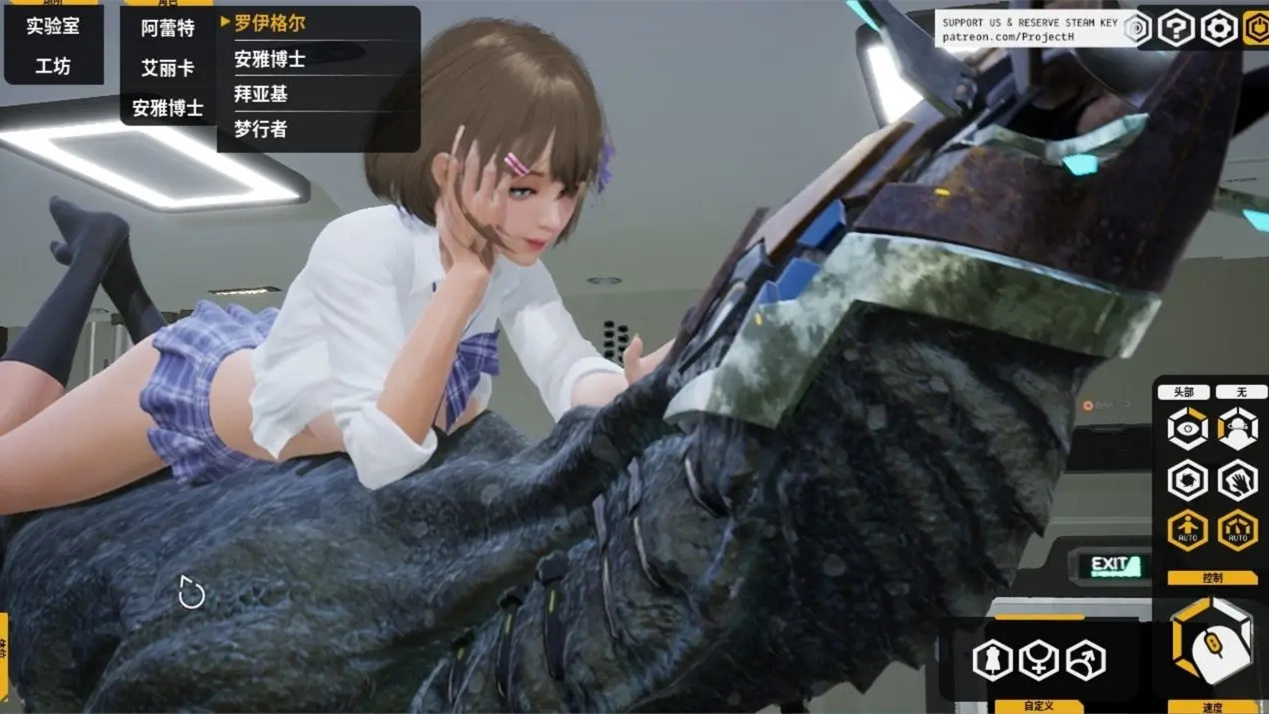1269x714 pixels.
Task: Click the mouse speed control hexagon
Action: [1212, 642]
